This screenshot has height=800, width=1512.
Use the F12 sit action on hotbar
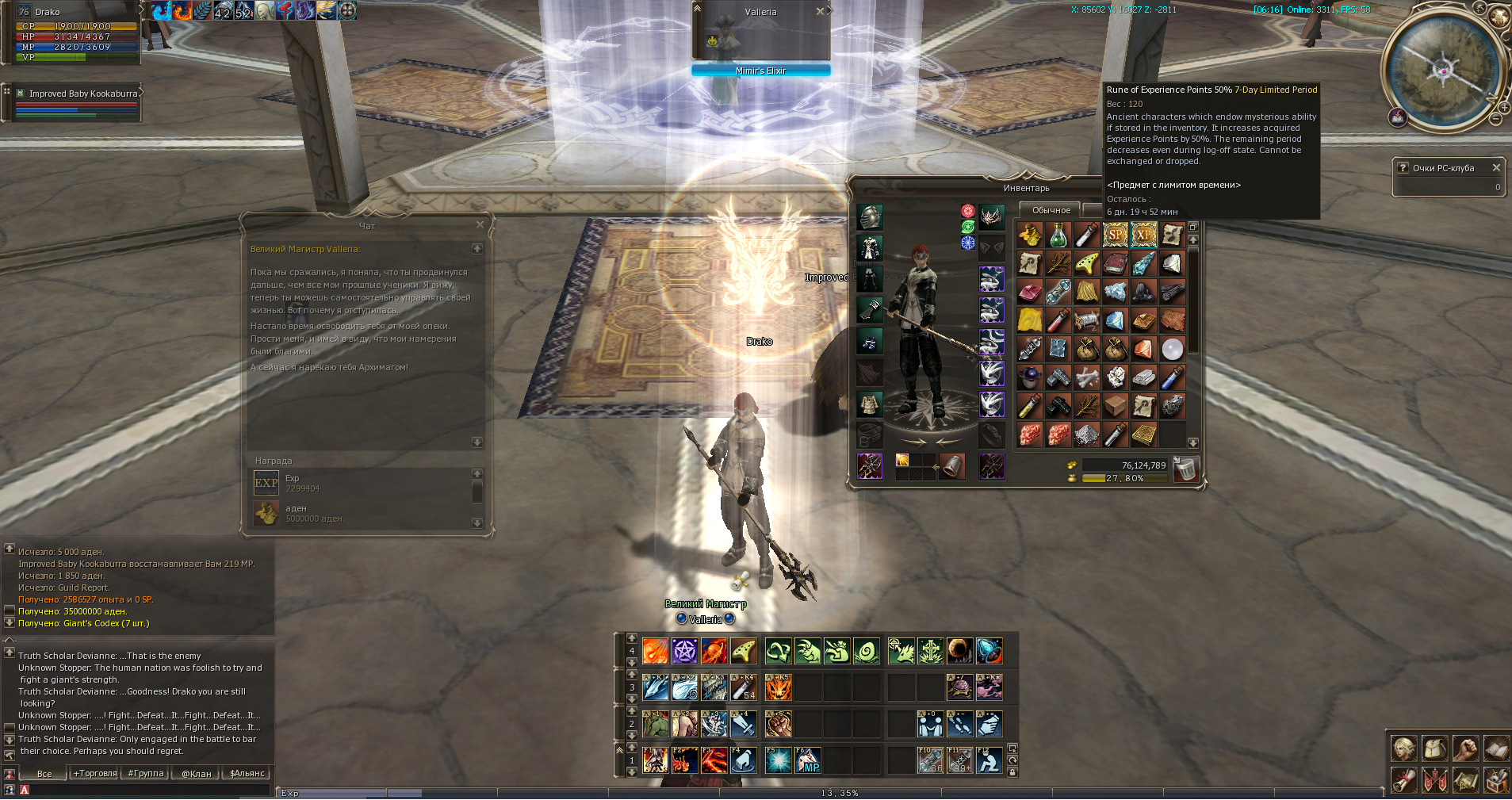point(989,760)
